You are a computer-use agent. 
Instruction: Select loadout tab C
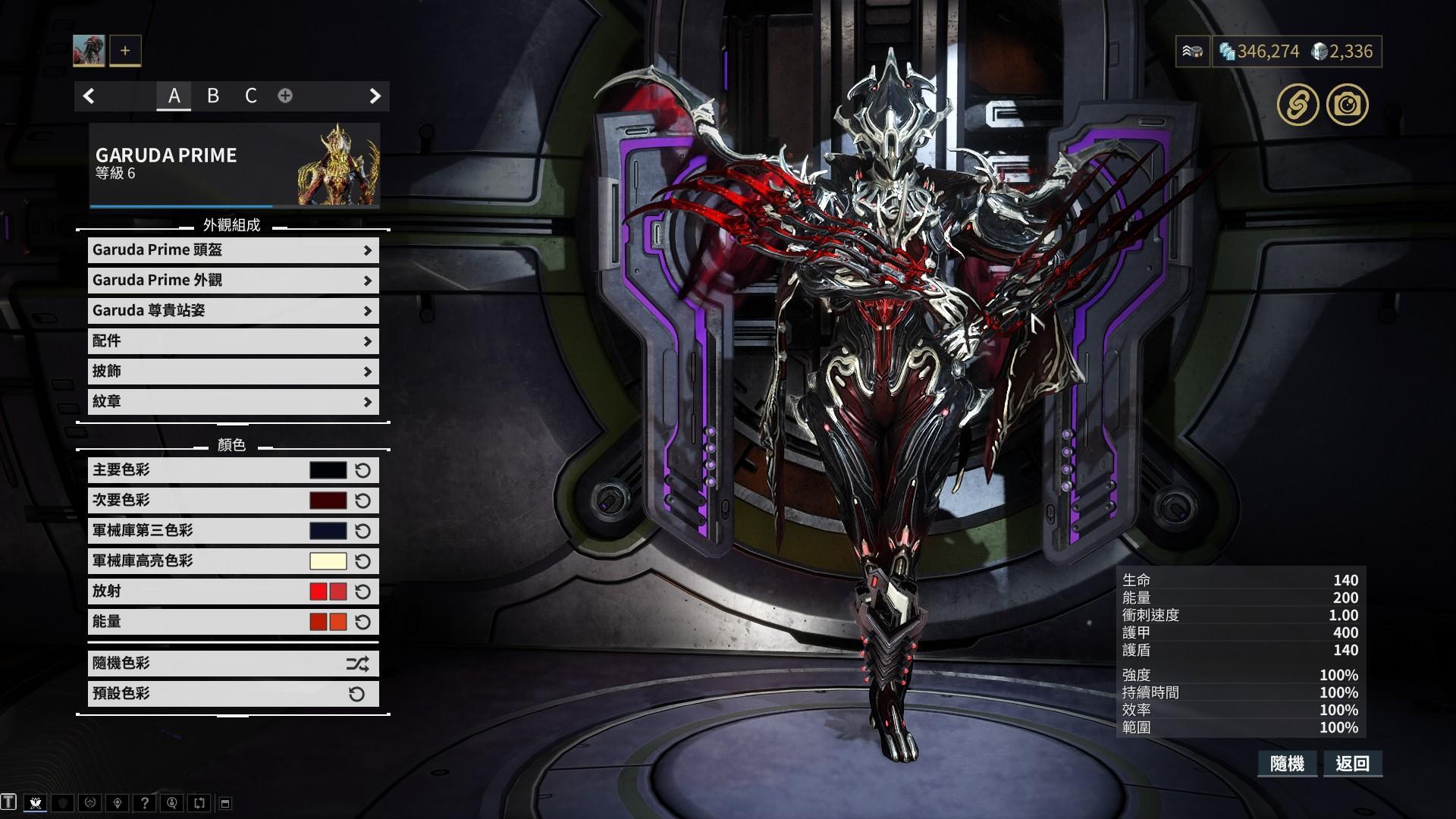tap(251, 96)
